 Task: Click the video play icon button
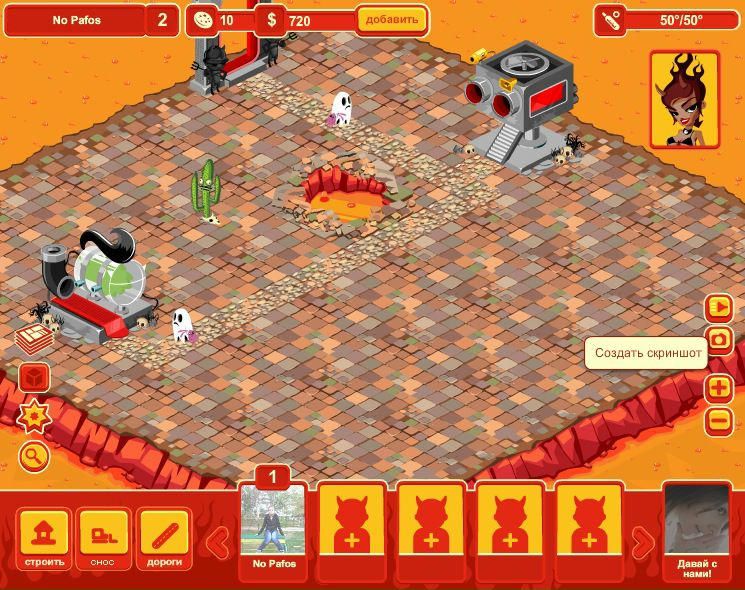click(x=718, y=306)
